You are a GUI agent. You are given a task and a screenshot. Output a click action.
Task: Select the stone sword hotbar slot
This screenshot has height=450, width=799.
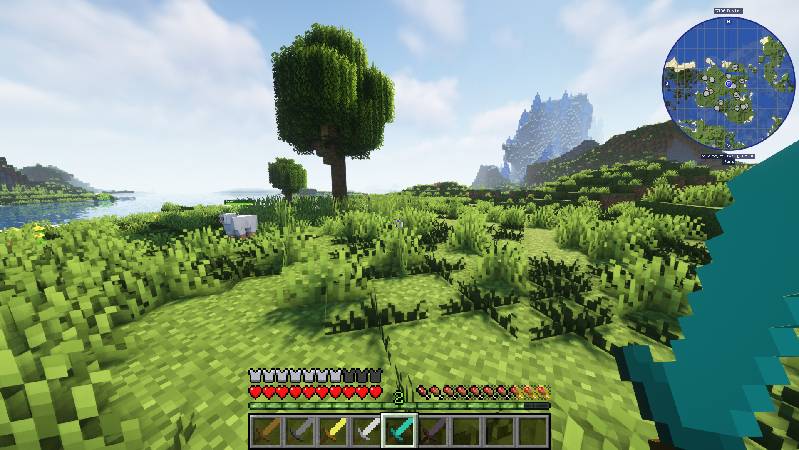coord(299,431)
